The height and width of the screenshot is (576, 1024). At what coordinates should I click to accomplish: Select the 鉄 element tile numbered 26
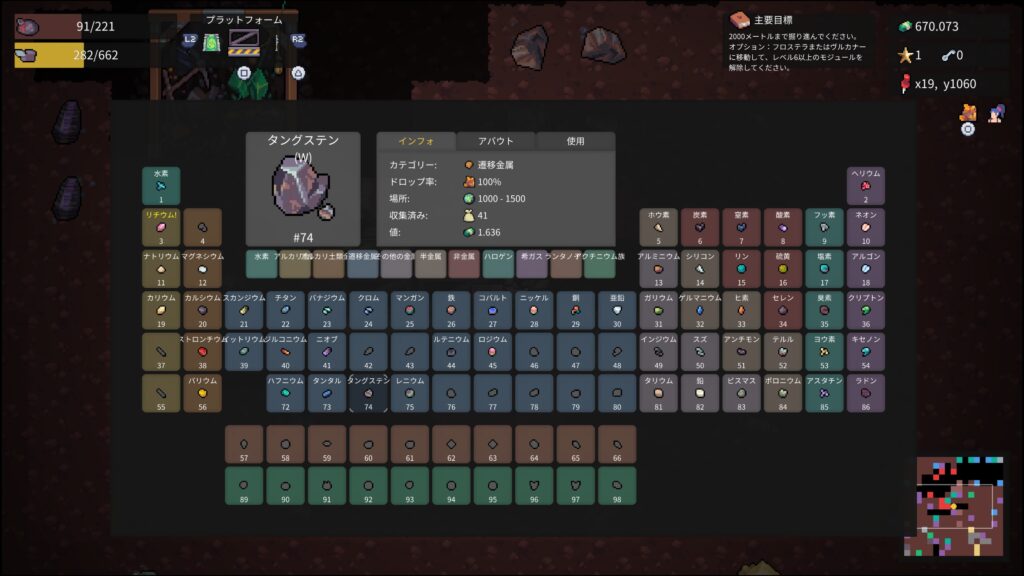pyautogui.click(x=451, y=310)
